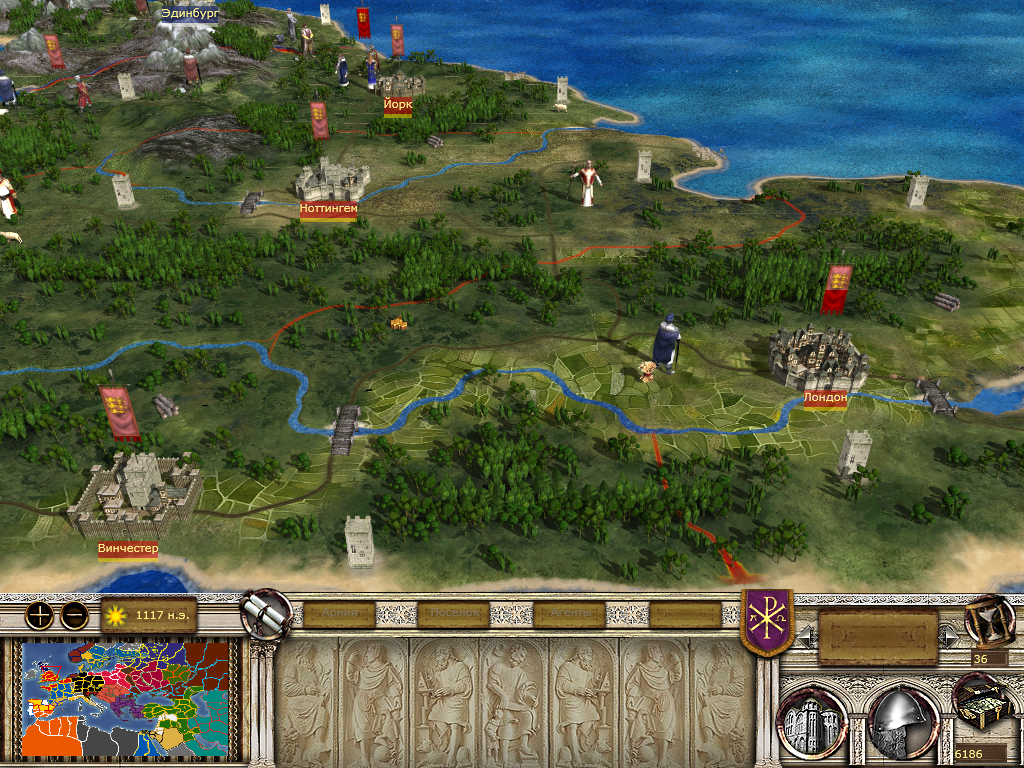The height and width of the screenshot is (768, 1024).
Task: Open the recruitment menu helmet icon
Action: coord(902,720)
